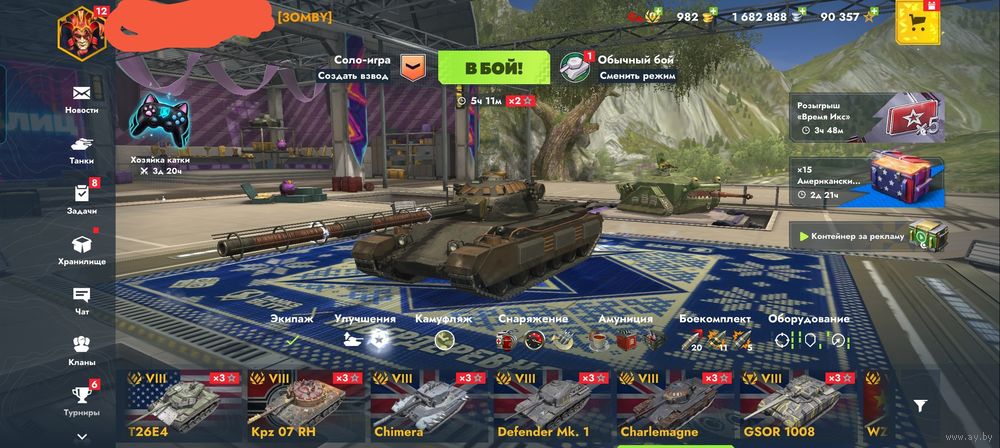Viewport: 1000px width, 448px height.
Task: Open the Турниры tournaments menu
Action: [82, 400]
